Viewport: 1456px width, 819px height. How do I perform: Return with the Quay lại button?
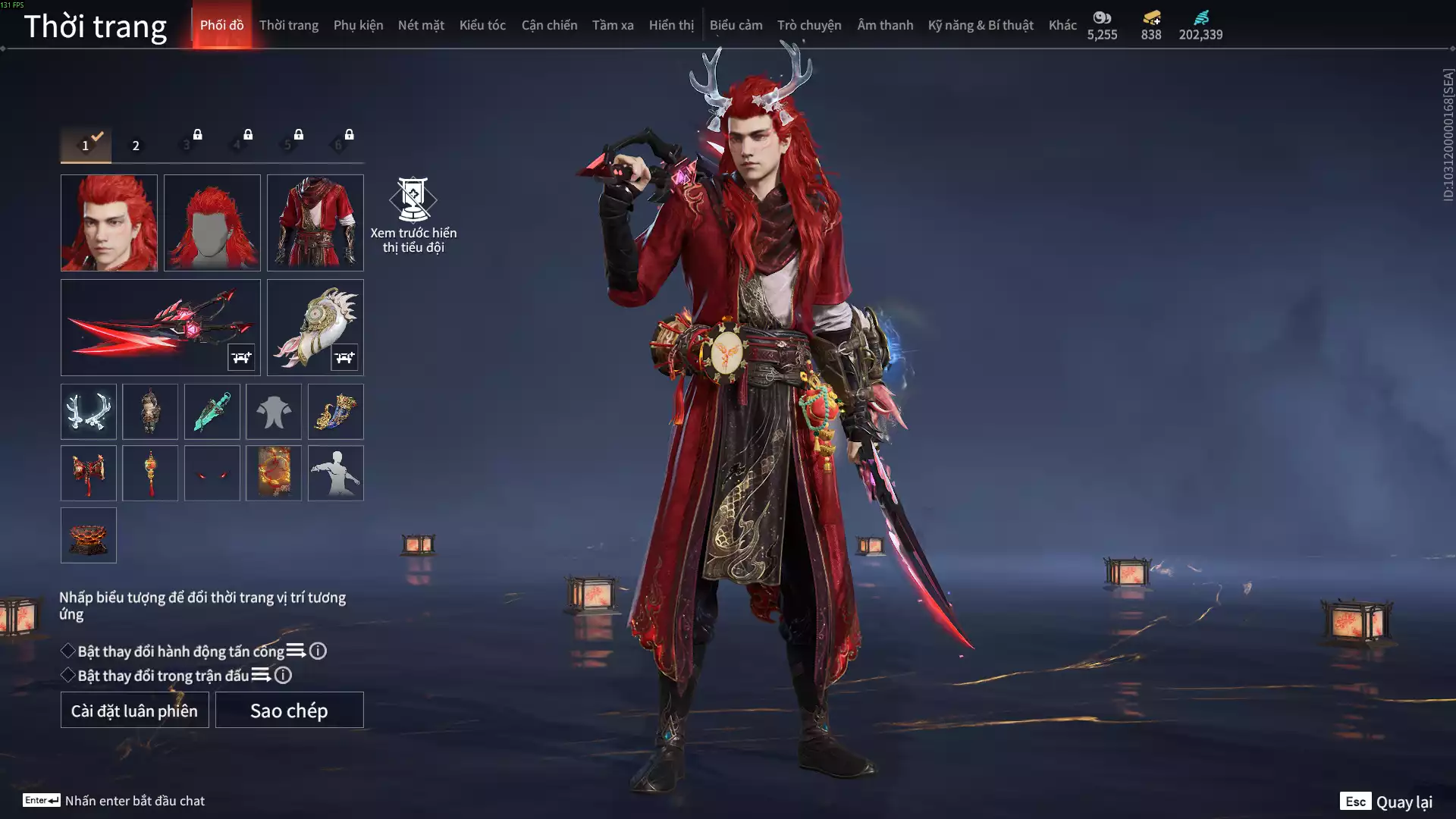pyautogui.click(x=1387, y=802)
